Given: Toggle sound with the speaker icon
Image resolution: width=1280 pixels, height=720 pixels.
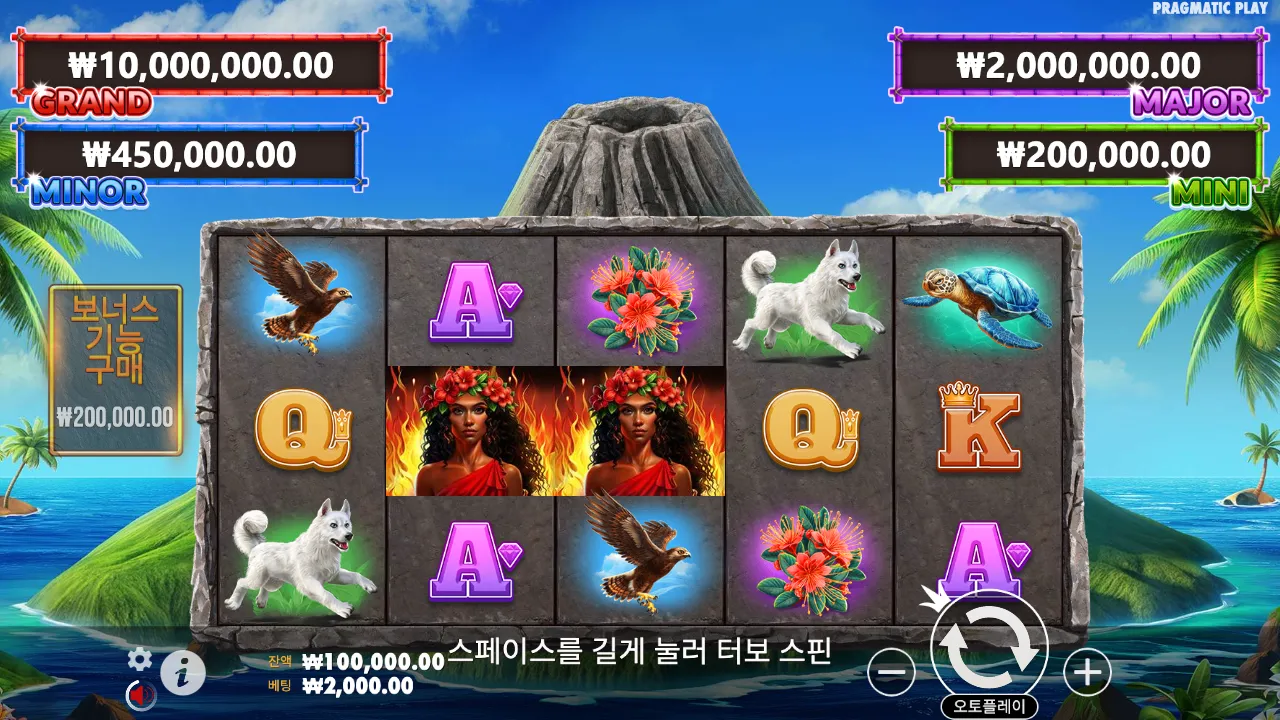Looking at the screenshot, I should (139, 694).
